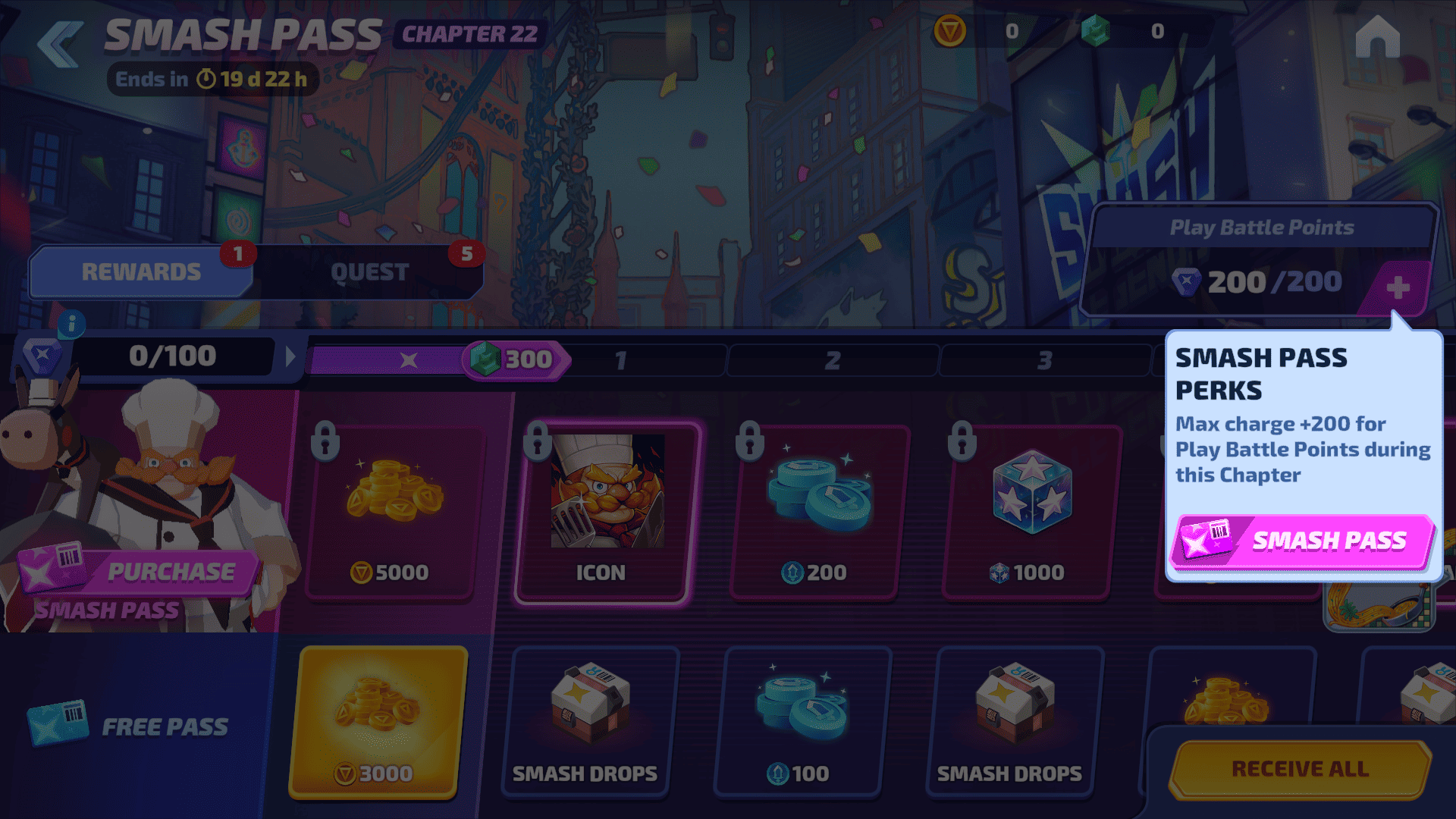Go back with the arrow button
The image size is (1456, 819).
click(x=61, y=44)
